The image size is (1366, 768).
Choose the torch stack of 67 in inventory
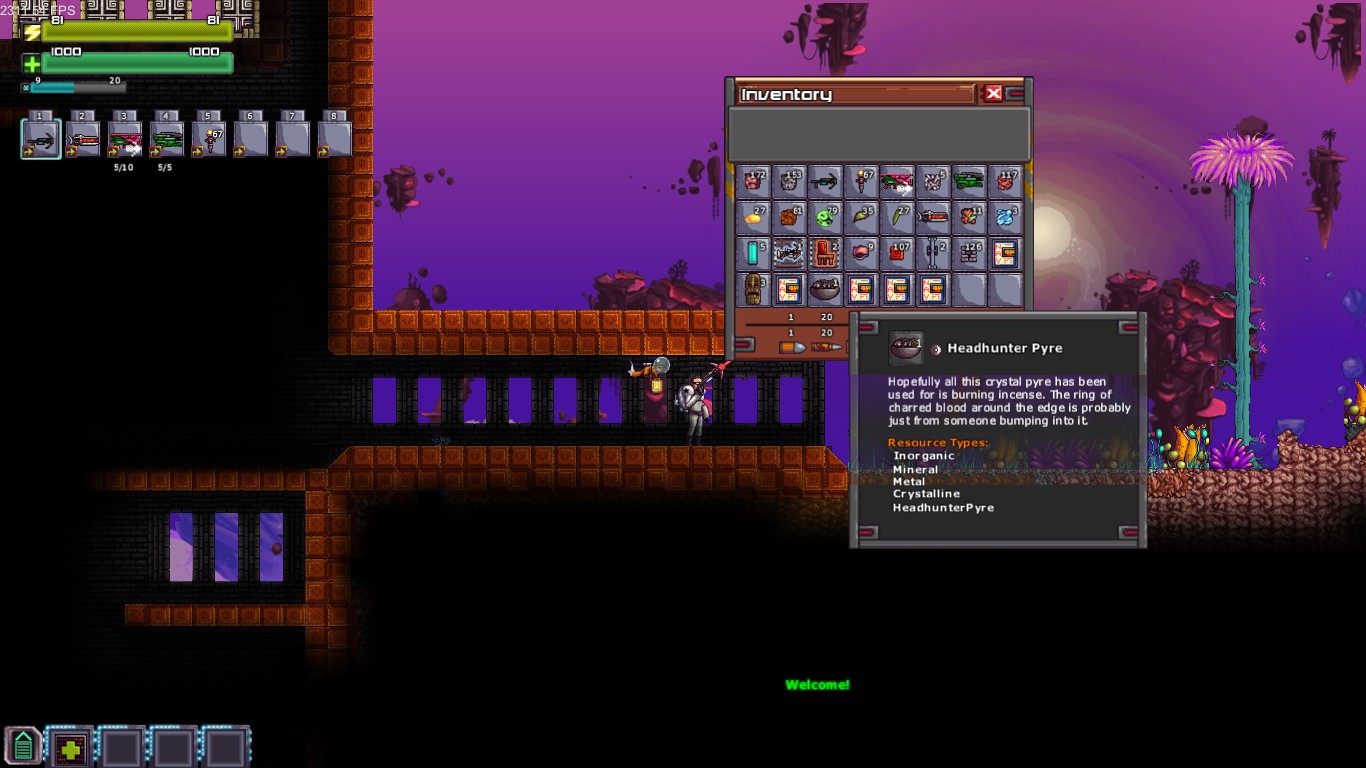861,181
